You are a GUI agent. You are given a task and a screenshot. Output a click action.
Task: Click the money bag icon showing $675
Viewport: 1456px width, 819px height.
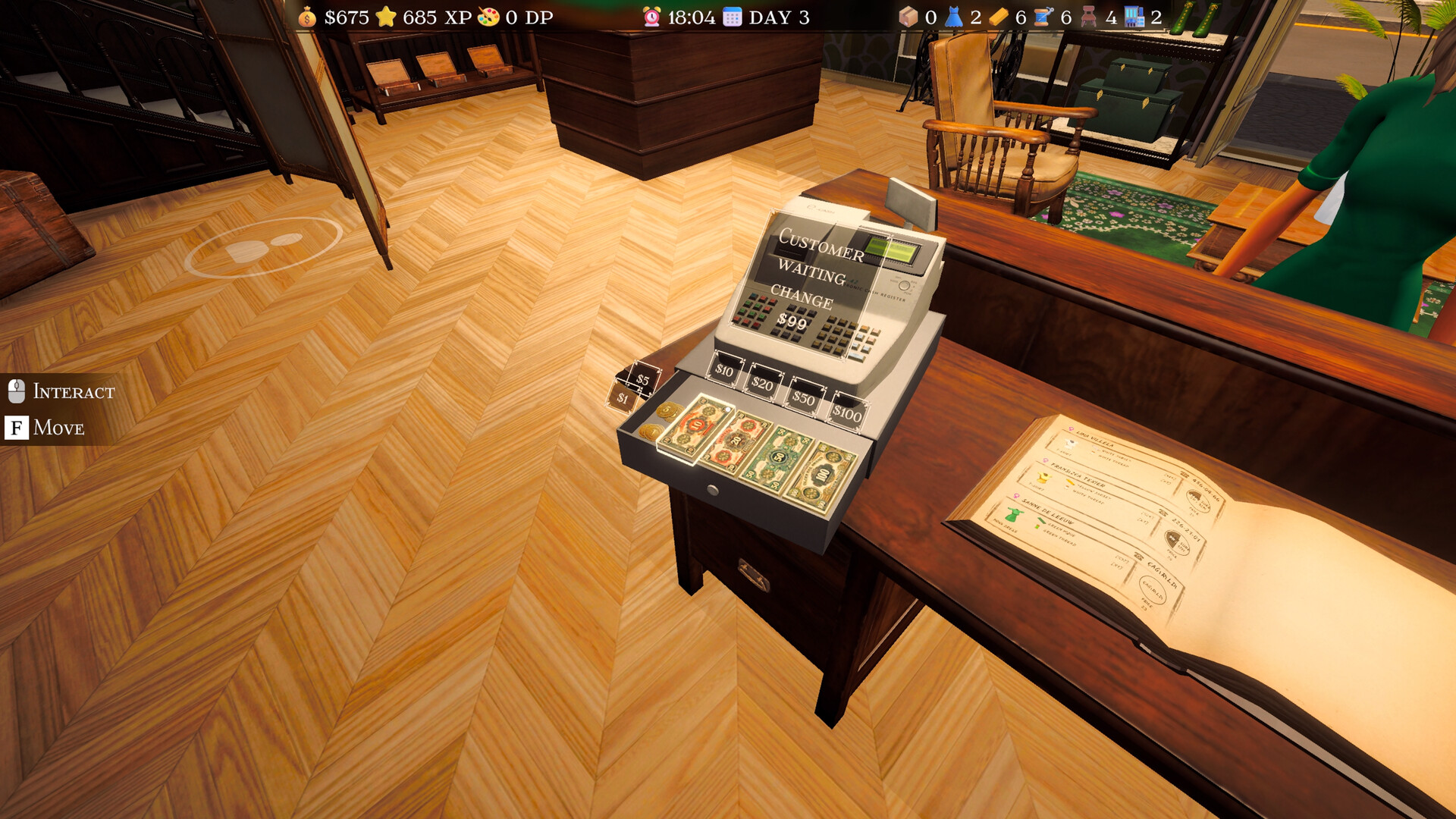[x=307, y=17]
